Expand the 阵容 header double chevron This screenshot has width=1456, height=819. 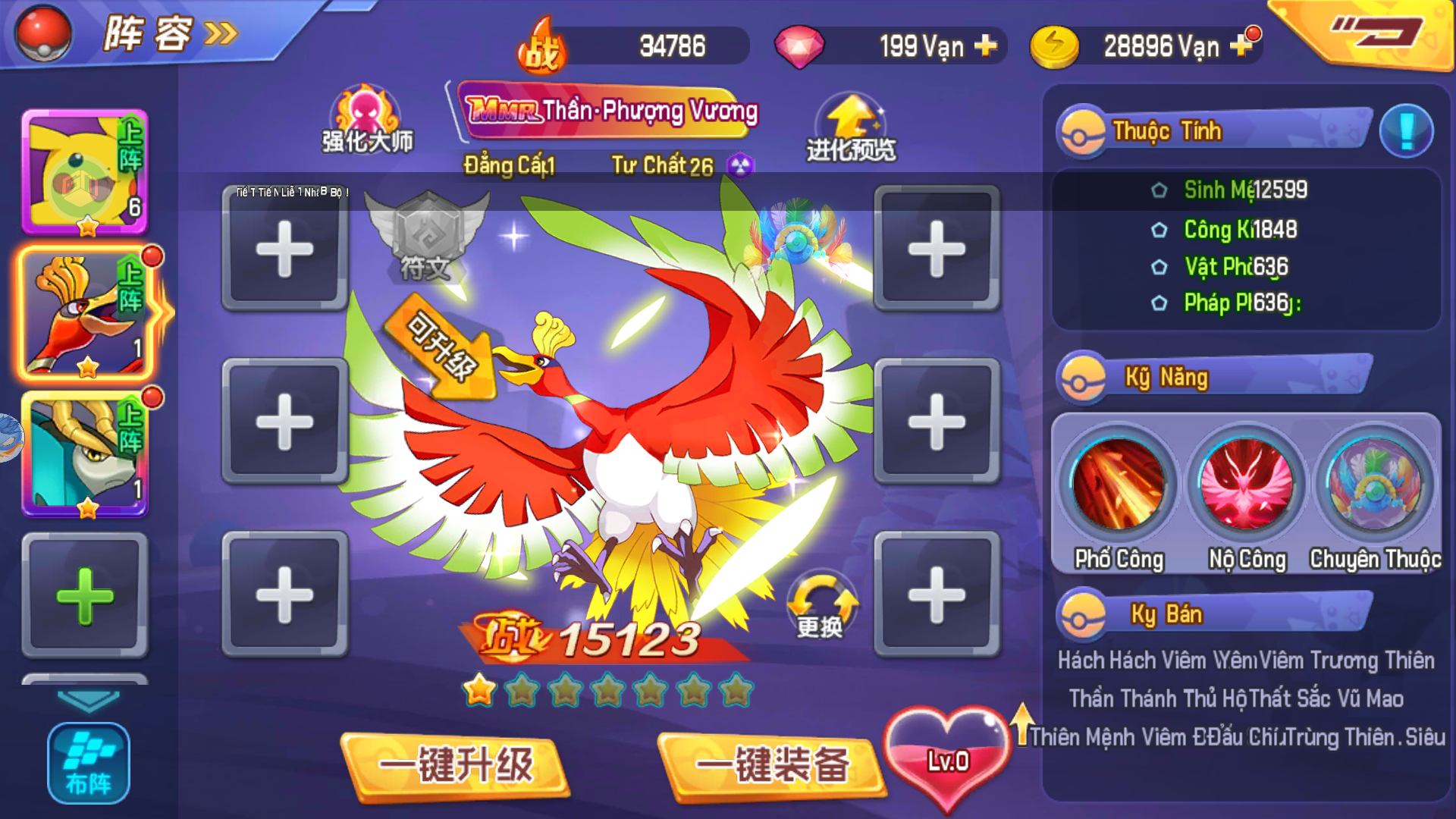(x=218, y=33)
